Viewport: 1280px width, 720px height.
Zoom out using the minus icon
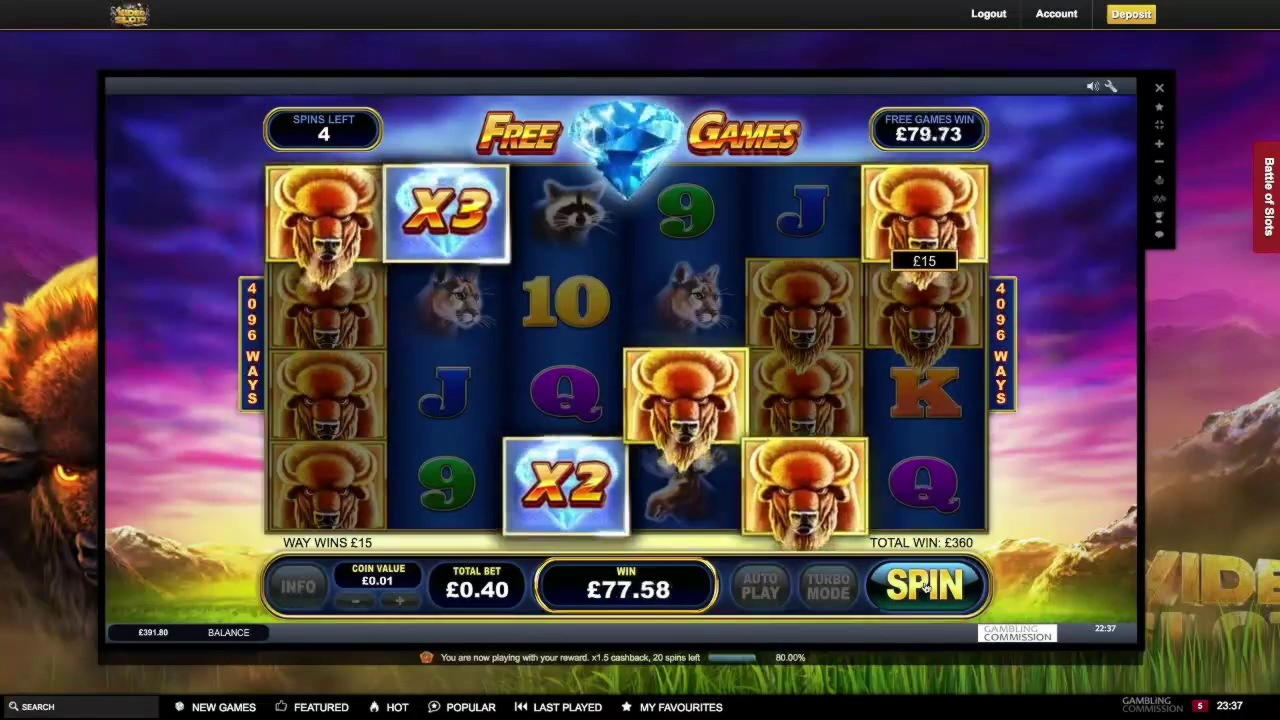tap(1159, 161)
